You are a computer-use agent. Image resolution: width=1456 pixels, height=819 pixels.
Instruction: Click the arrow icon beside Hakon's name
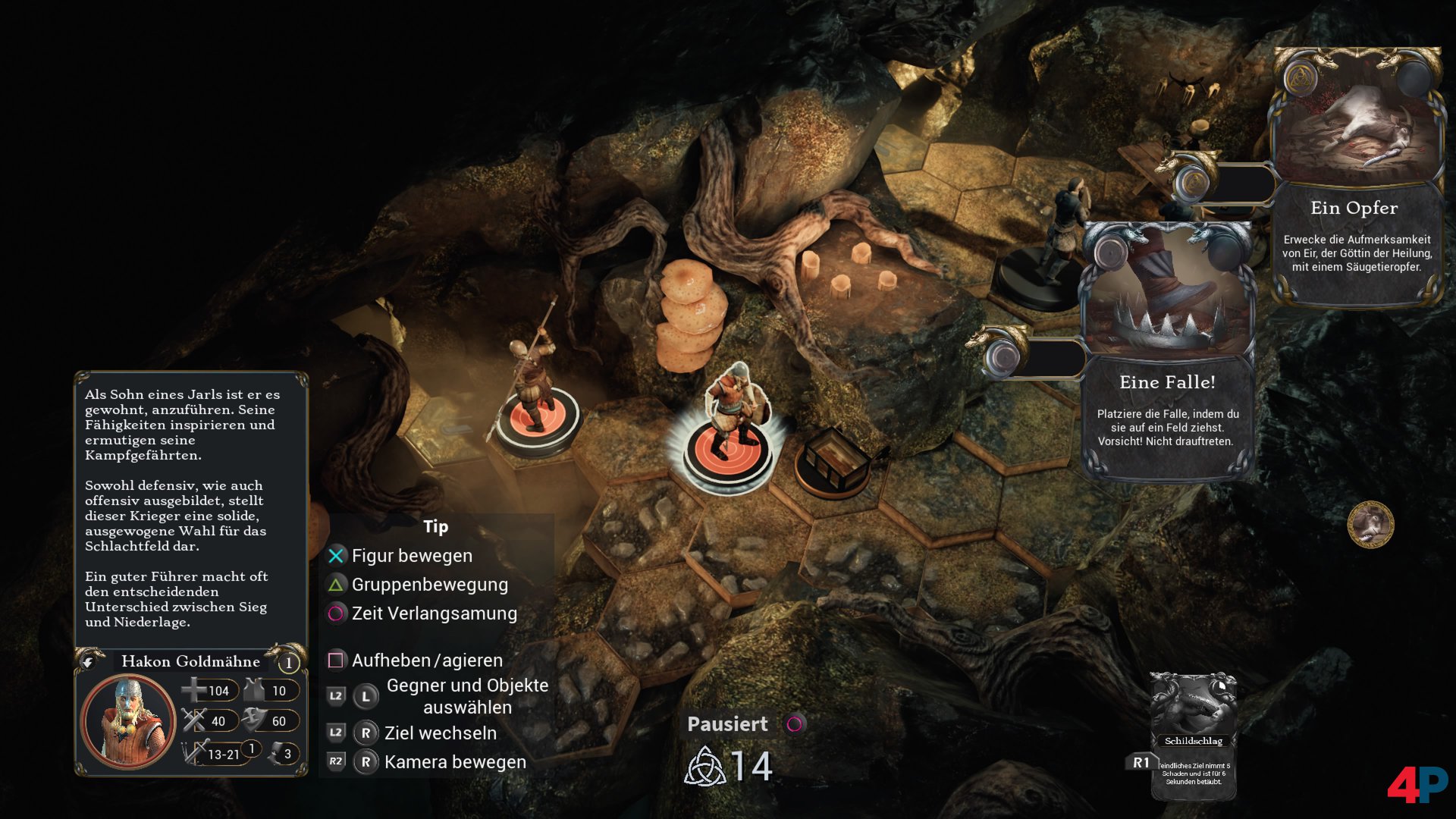click(88, 662)
